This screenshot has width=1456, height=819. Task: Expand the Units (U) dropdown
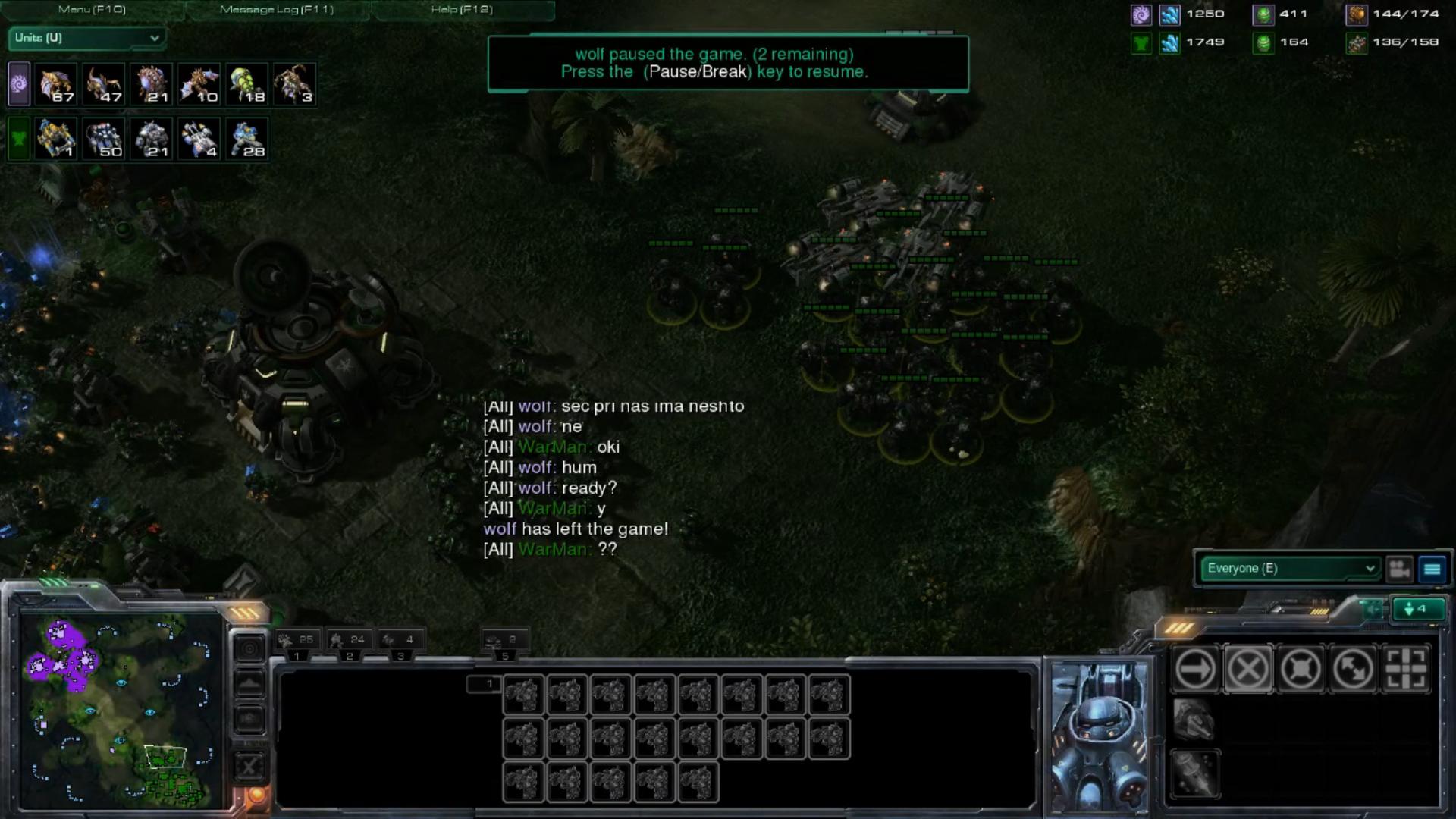tap(87, 38)
